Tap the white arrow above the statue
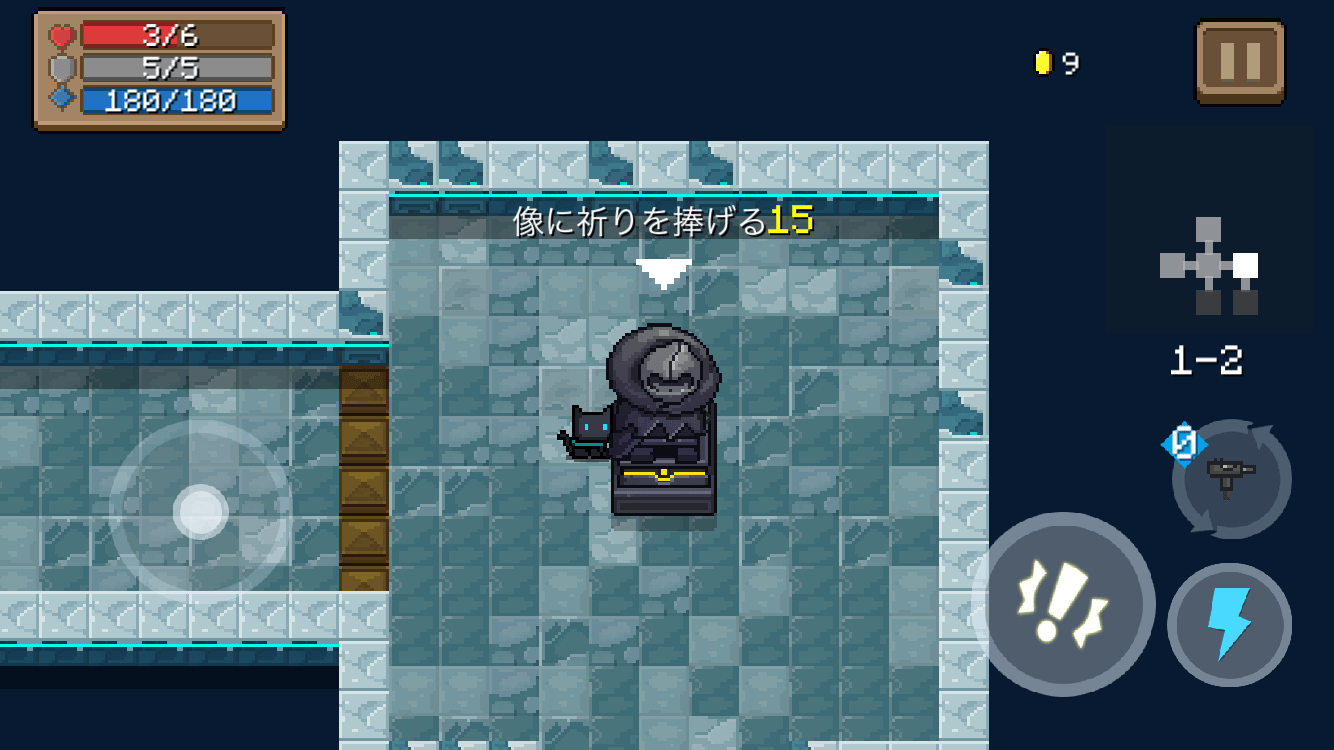The image size is (1334, 750). [x=663, y=269]
